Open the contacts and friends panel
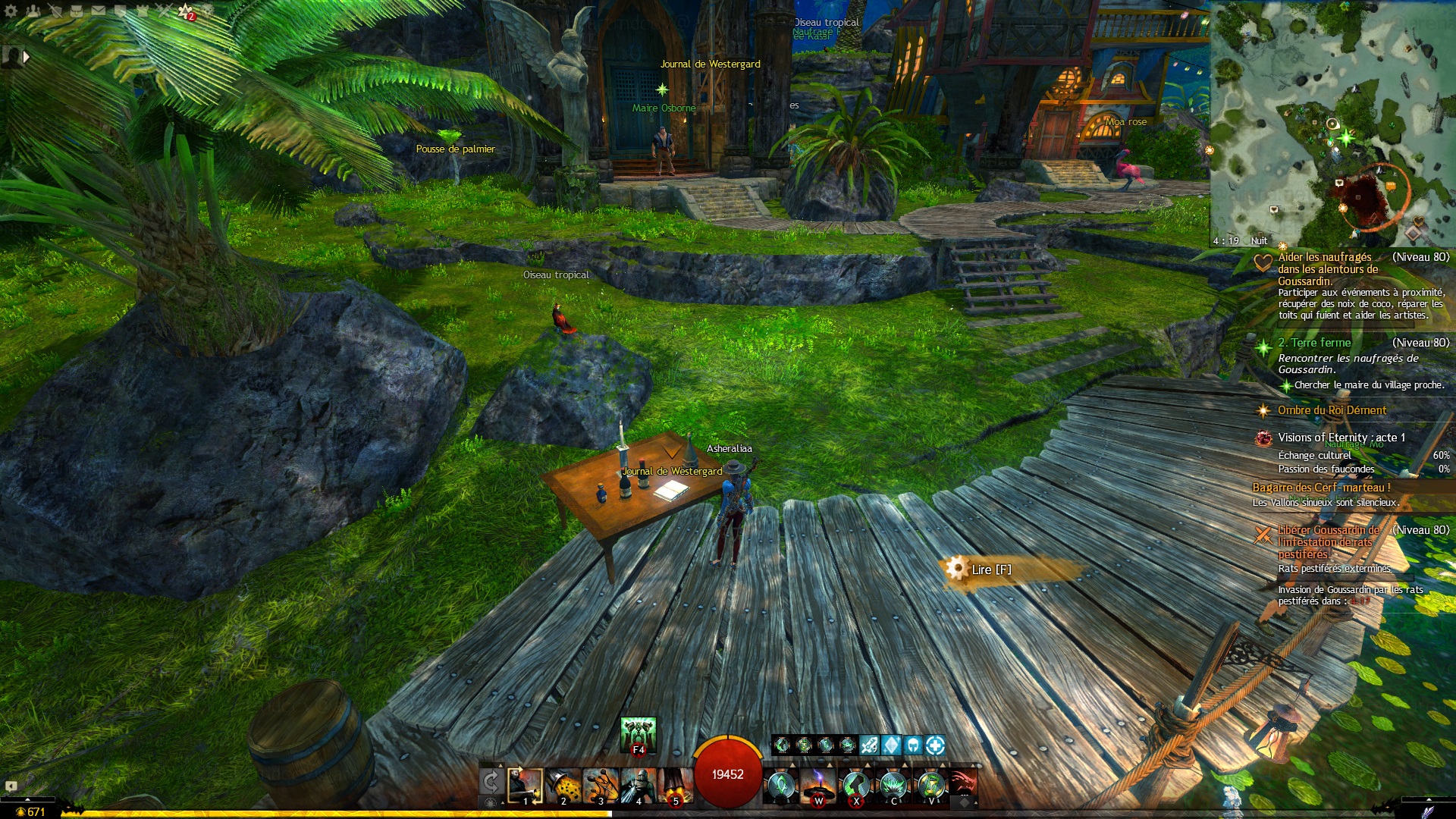The width and height of the screenshot is (1456, 819). (x=33, y=11)
